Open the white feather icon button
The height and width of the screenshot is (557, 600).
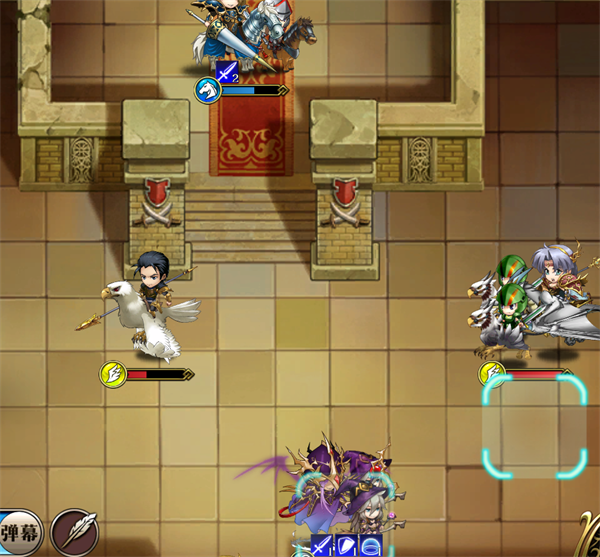[74, 531]
